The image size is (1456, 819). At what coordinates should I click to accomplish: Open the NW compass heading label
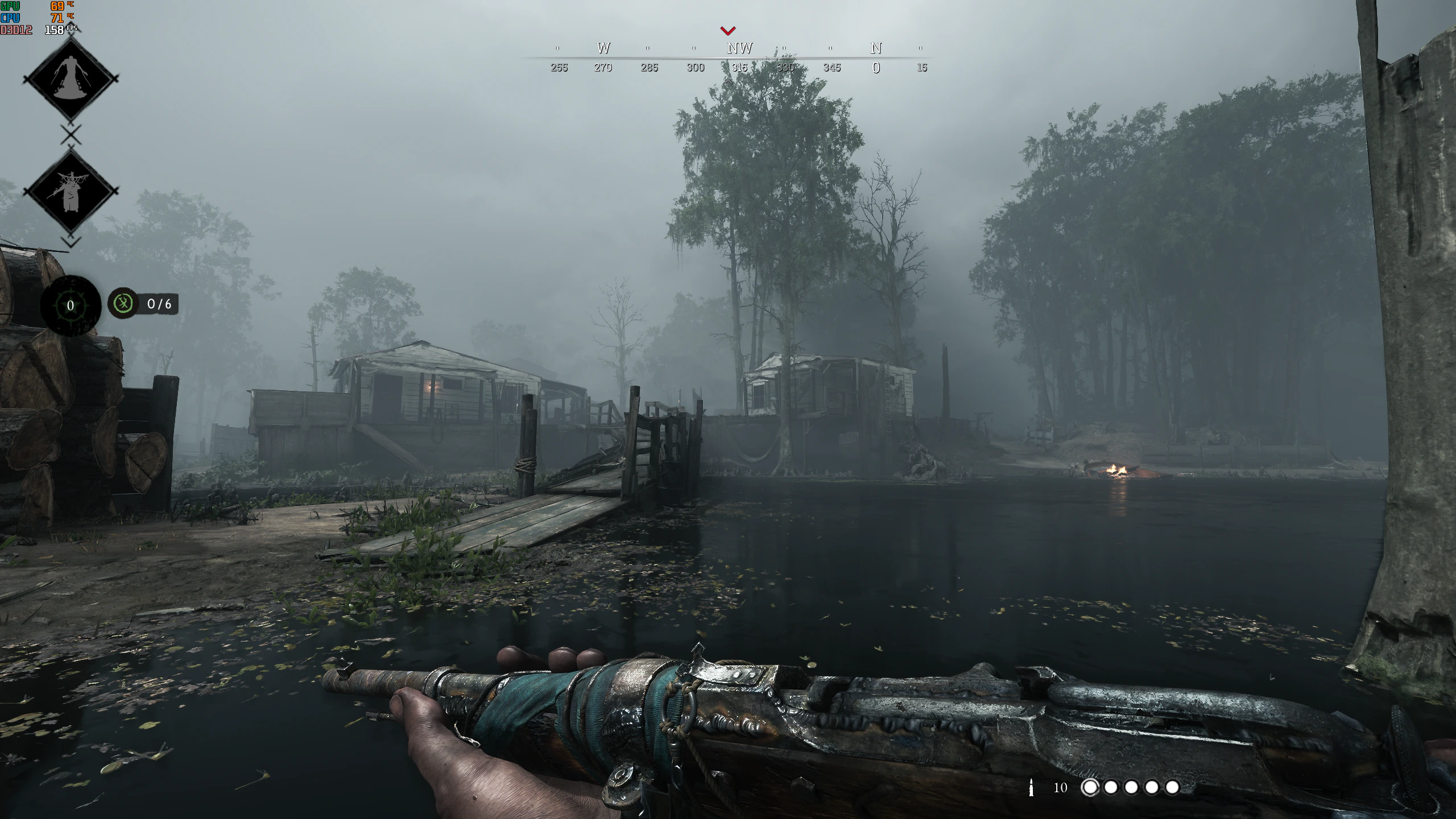click(740, 48)
